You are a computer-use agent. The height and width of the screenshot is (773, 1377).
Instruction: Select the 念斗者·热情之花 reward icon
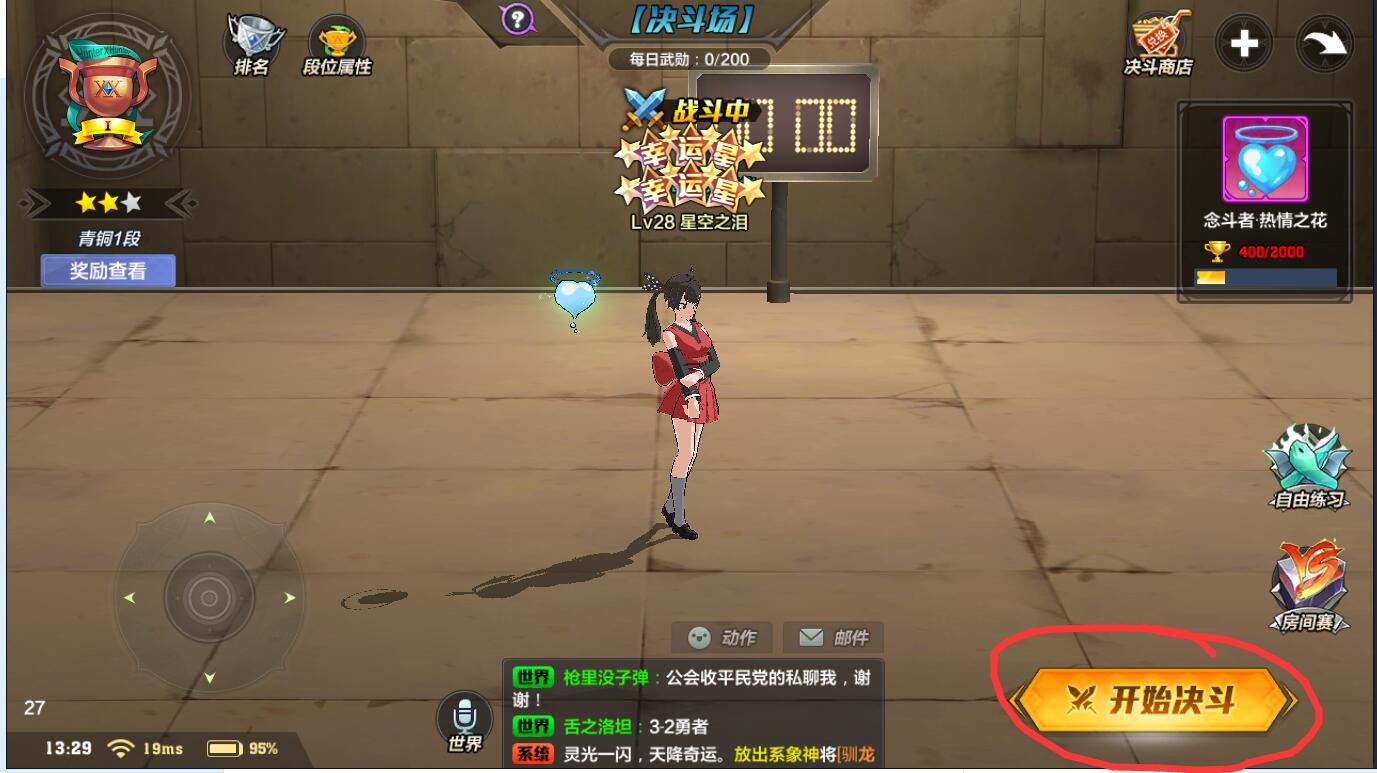coord(1265,159)
